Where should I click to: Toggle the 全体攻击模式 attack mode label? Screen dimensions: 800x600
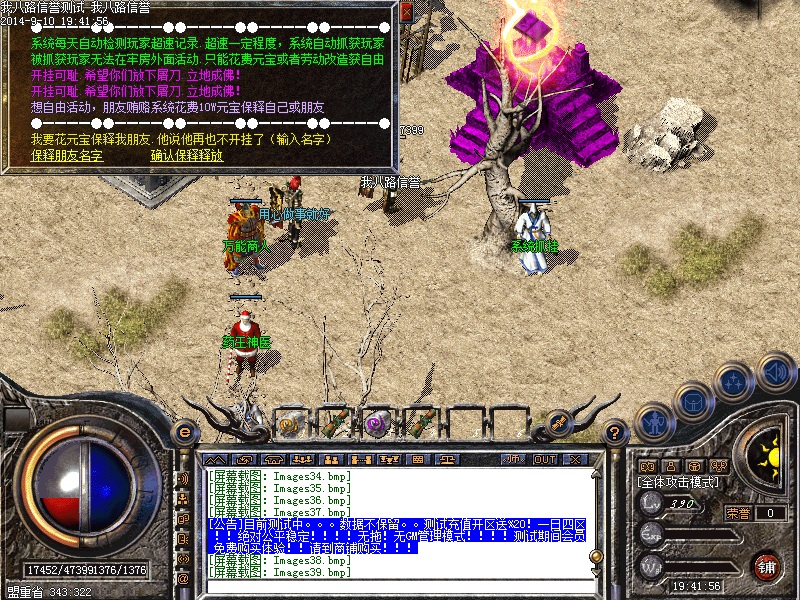pyautogui.click(x=679, y=481)
